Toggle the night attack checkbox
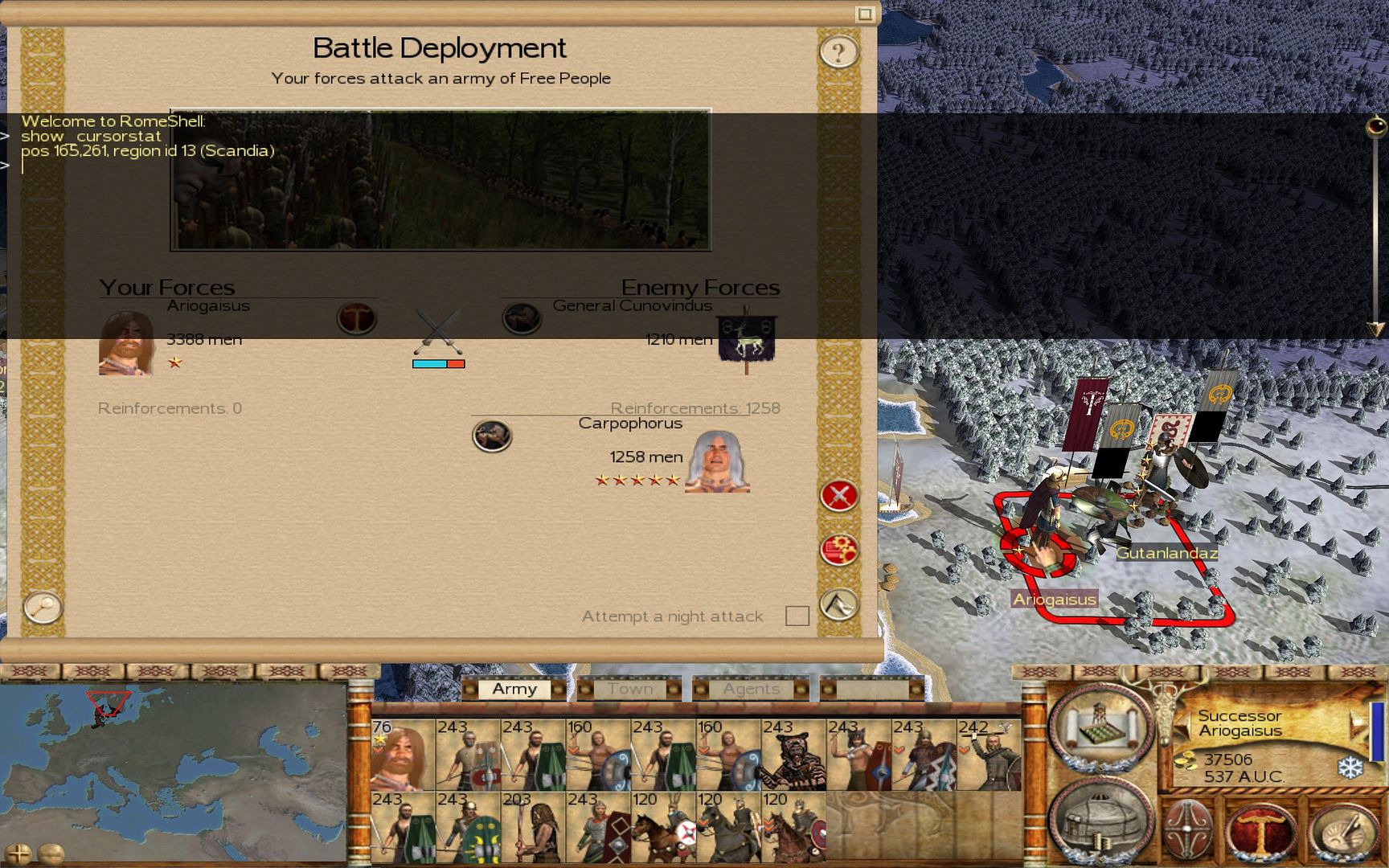This screenshot has height=868, width=1389. point(797,616)
